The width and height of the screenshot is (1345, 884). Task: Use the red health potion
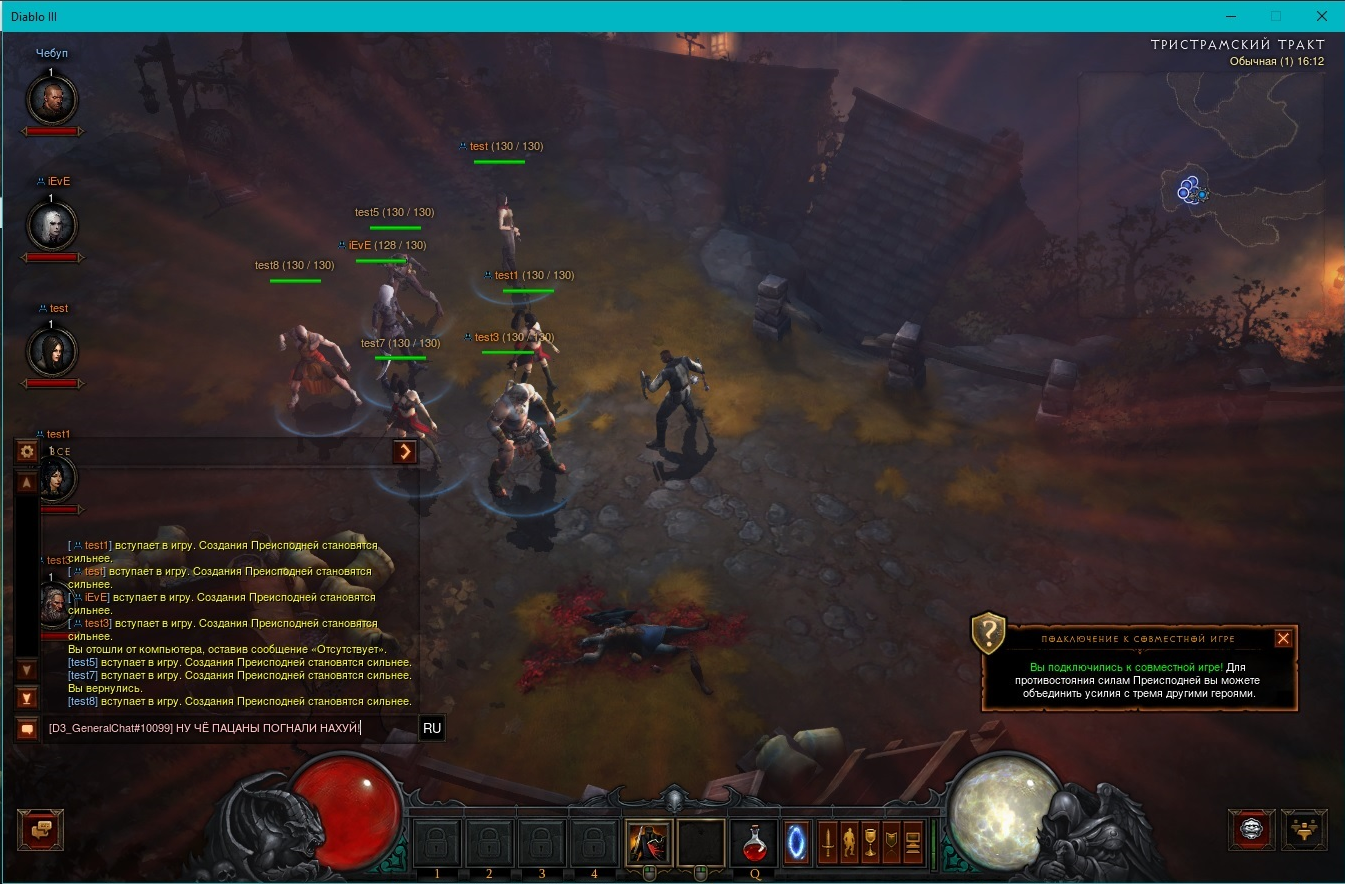coord(754,843)
